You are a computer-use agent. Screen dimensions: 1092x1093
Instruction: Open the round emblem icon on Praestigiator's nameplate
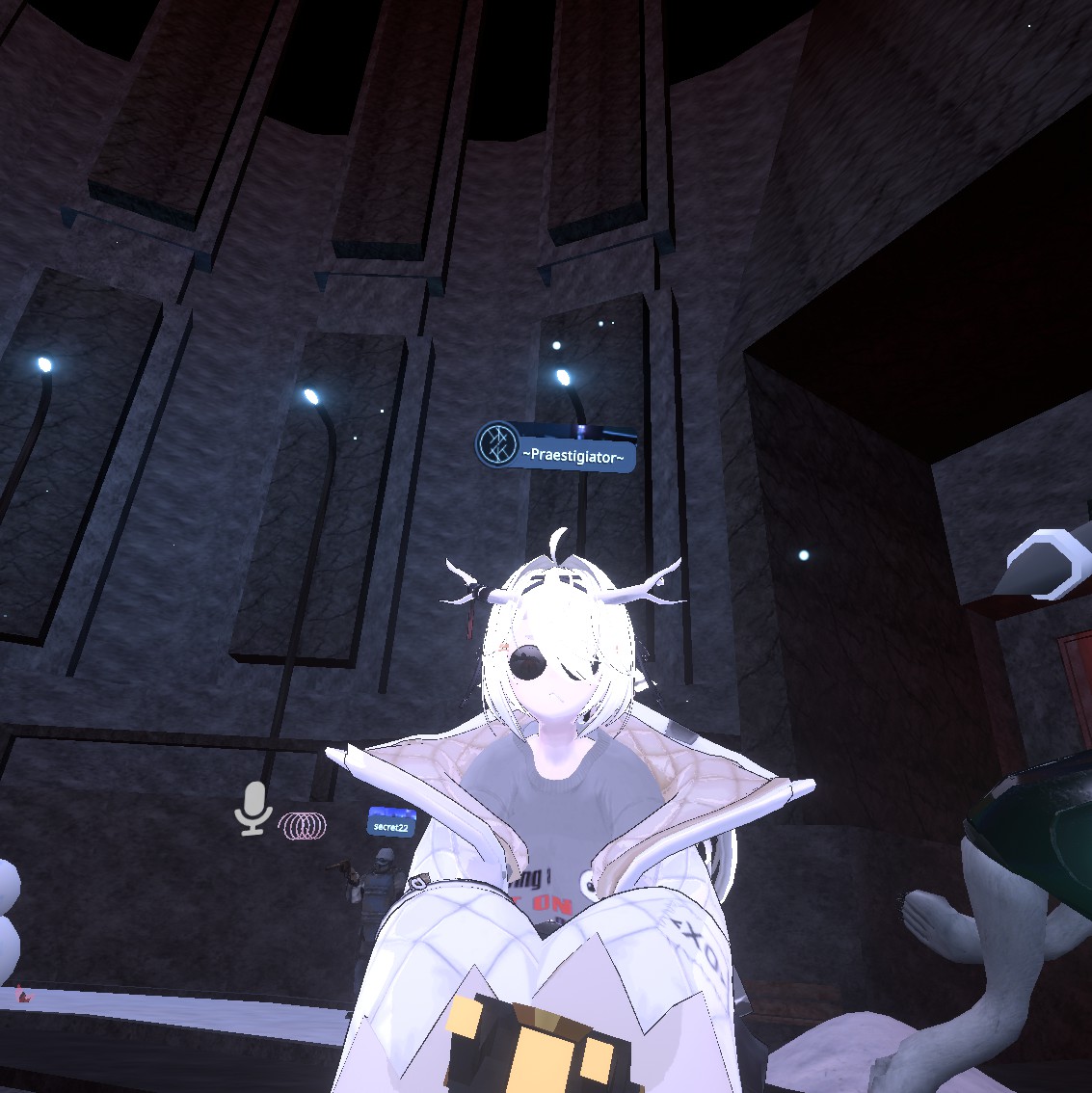coord(498,445)
